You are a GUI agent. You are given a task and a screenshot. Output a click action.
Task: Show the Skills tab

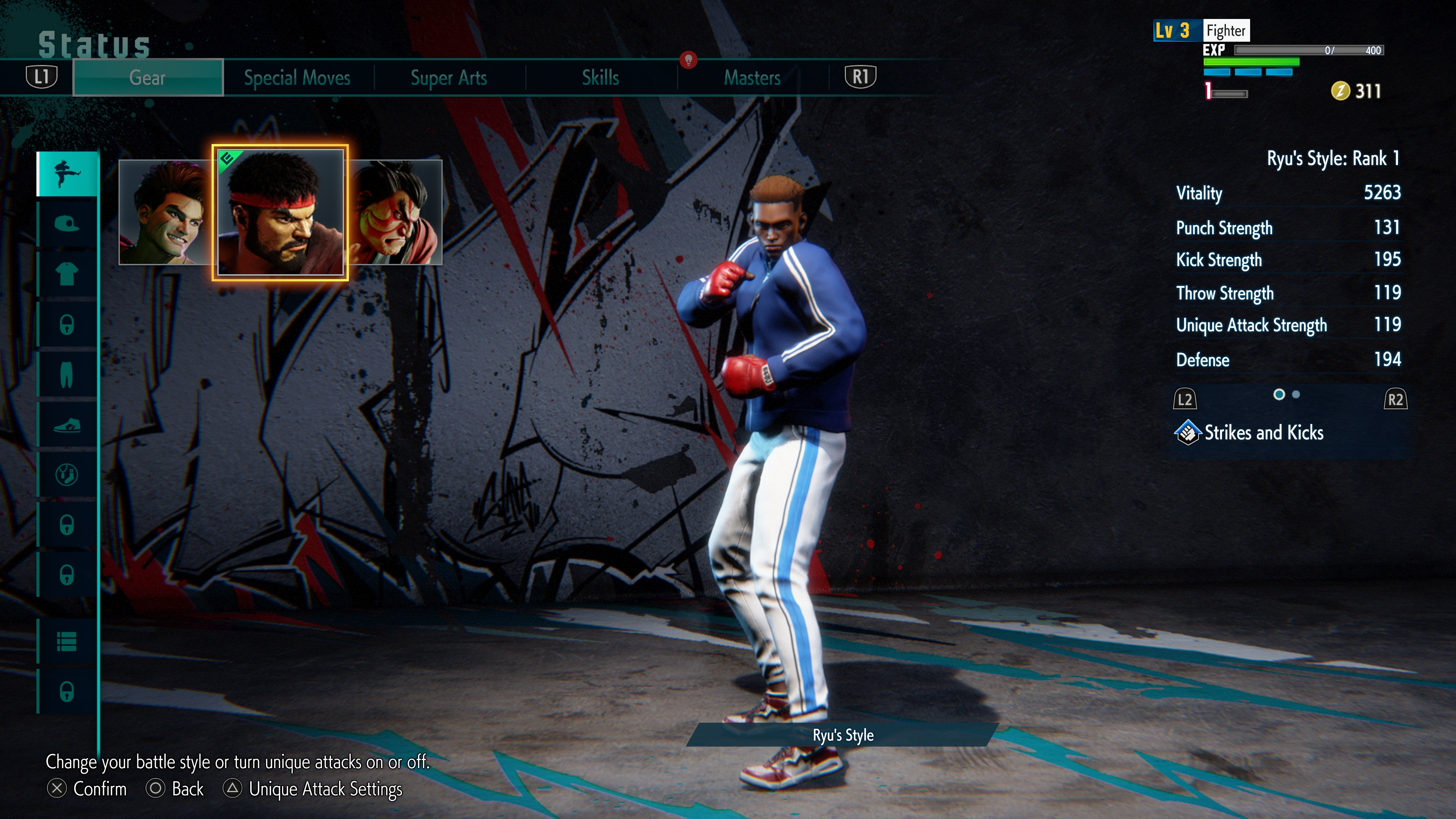pyautogui.click(x=600, y=77)
